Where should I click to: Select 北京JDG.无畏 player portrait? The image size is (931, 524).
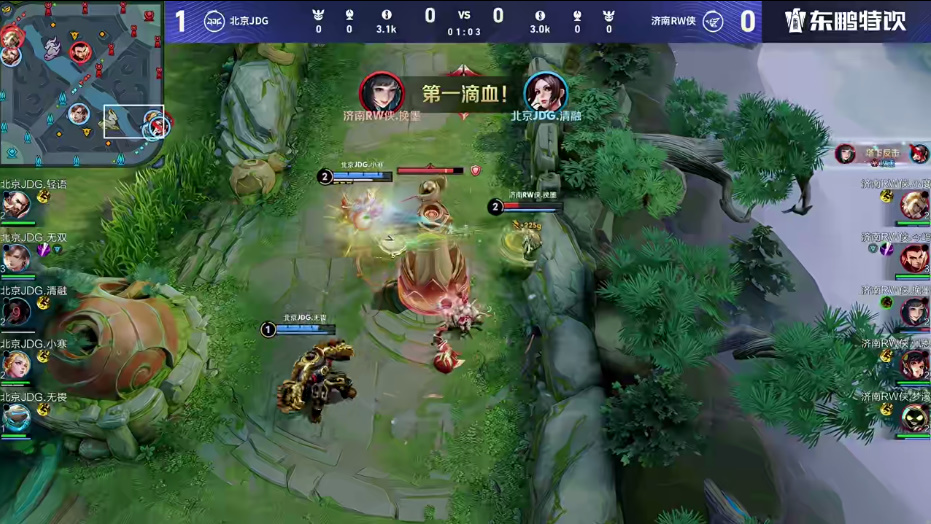[x=15, y=418]
